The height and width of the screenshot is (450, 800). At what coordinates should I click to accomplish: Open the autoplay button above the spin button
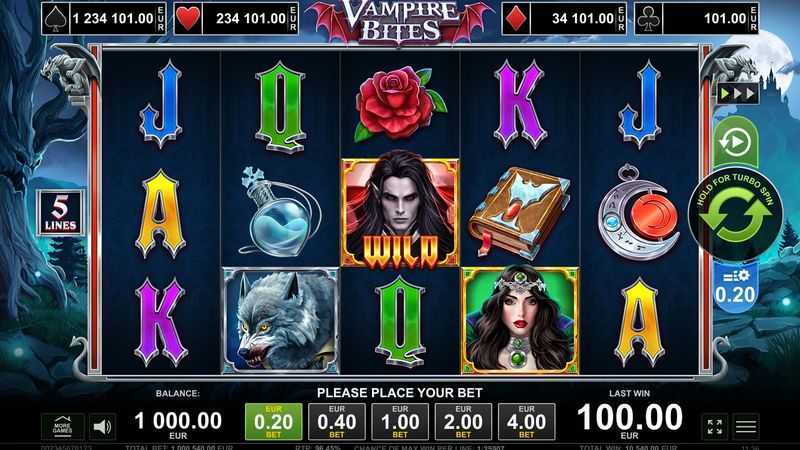pyautogui.click(x=735, y=142)
